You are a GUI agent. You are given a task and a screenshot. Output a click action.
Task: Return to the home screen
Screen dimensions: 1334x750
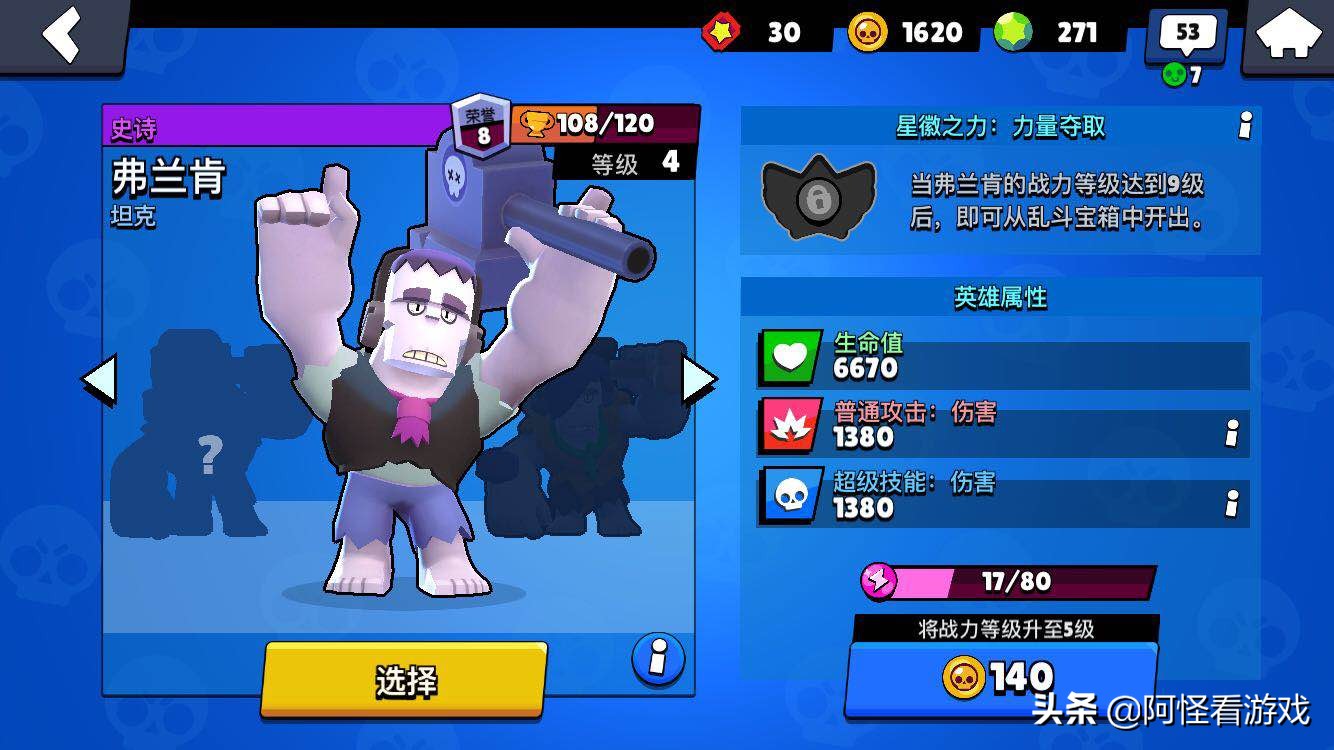(x=1287, y=35)
